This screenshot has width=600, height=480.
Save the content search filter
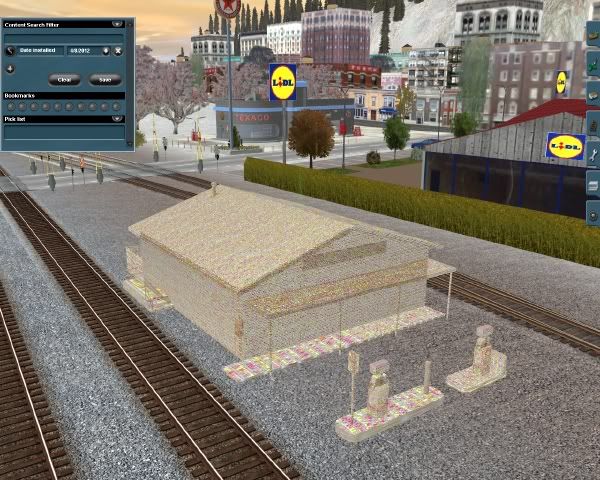(104, 79)
